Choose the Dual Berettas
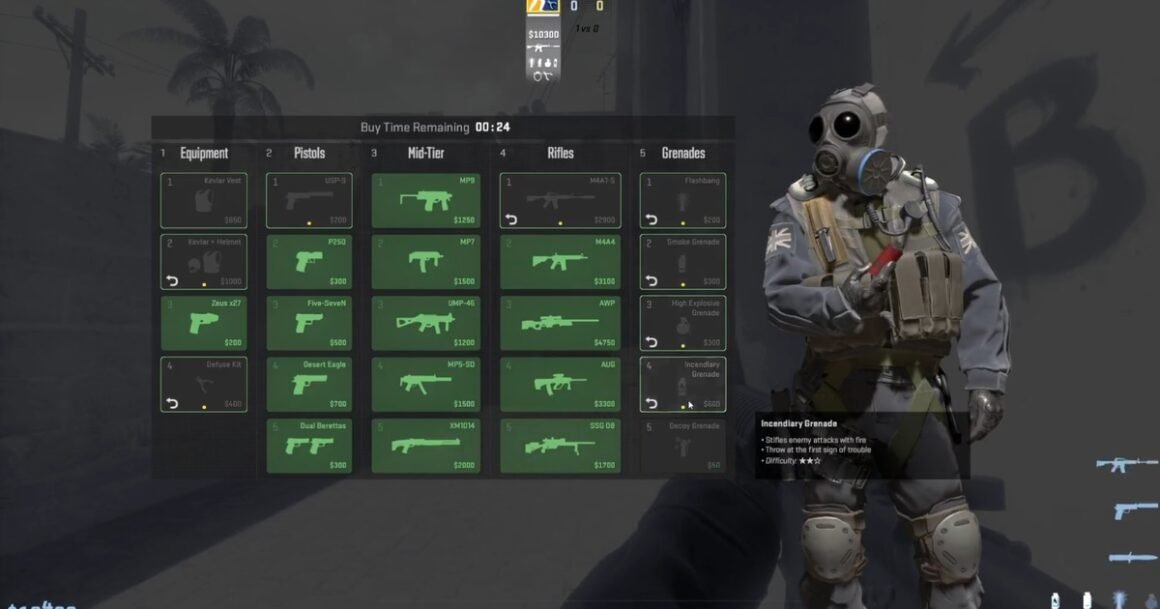This screenshot has height=609, width=1160. point(309,446)
